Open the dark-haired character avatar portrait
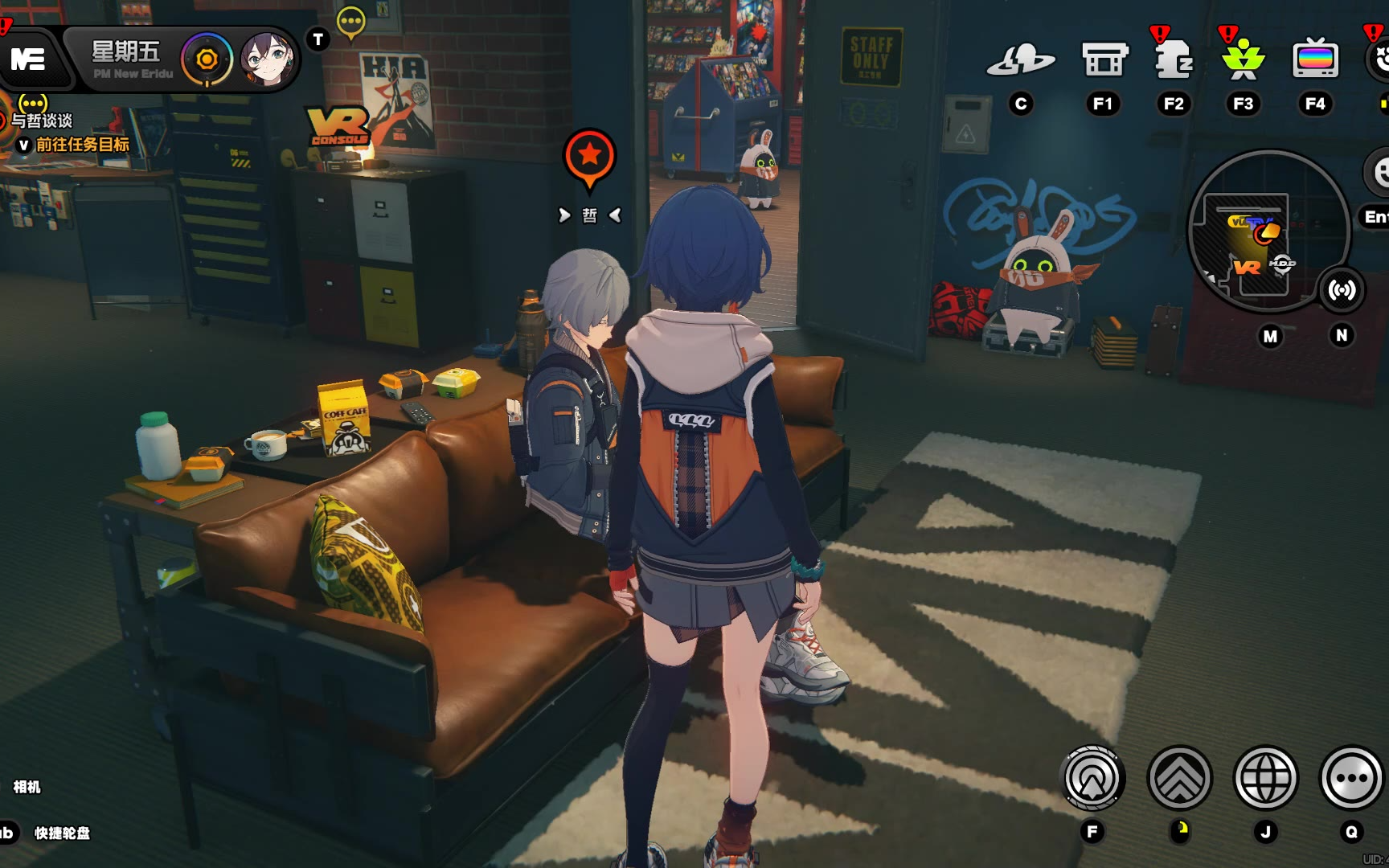Image resolution: width=1389 pixels, height=868 pixels. (x=266, y=59)
